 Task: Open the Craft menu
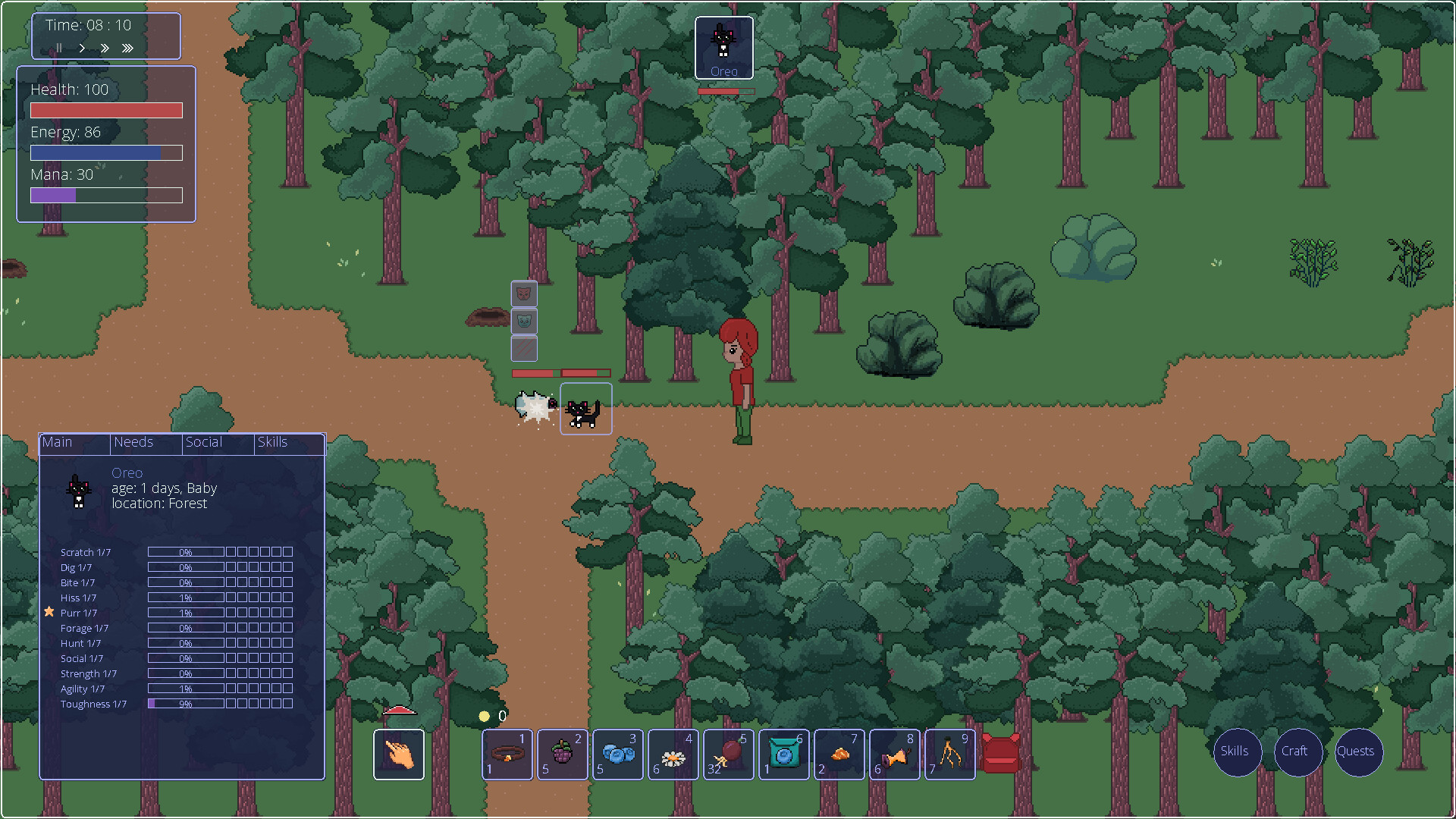tap(1297, 752)
